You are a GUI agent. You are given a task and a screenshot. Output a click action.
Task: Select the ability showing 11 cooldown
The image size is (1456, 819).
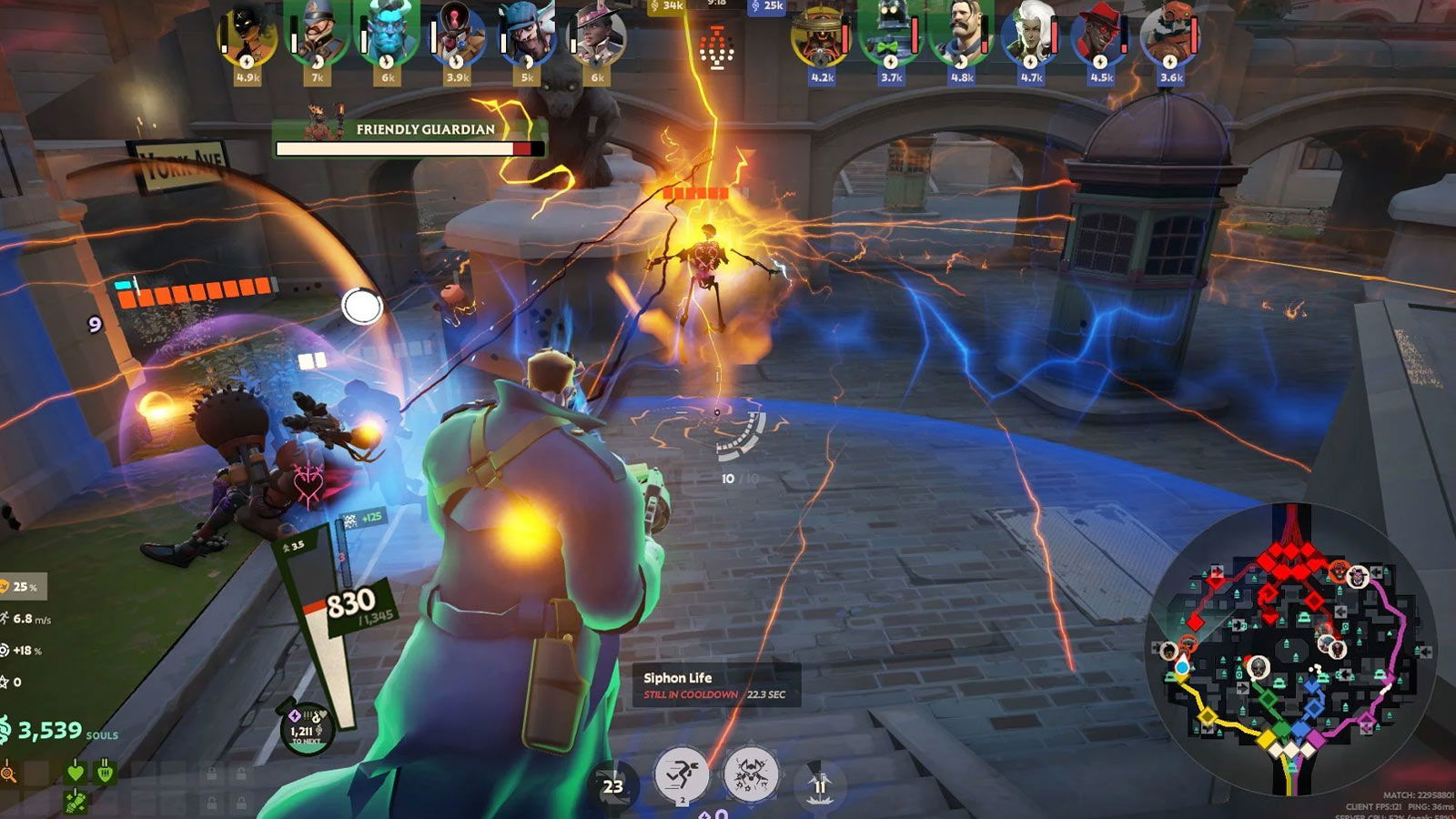819,784
